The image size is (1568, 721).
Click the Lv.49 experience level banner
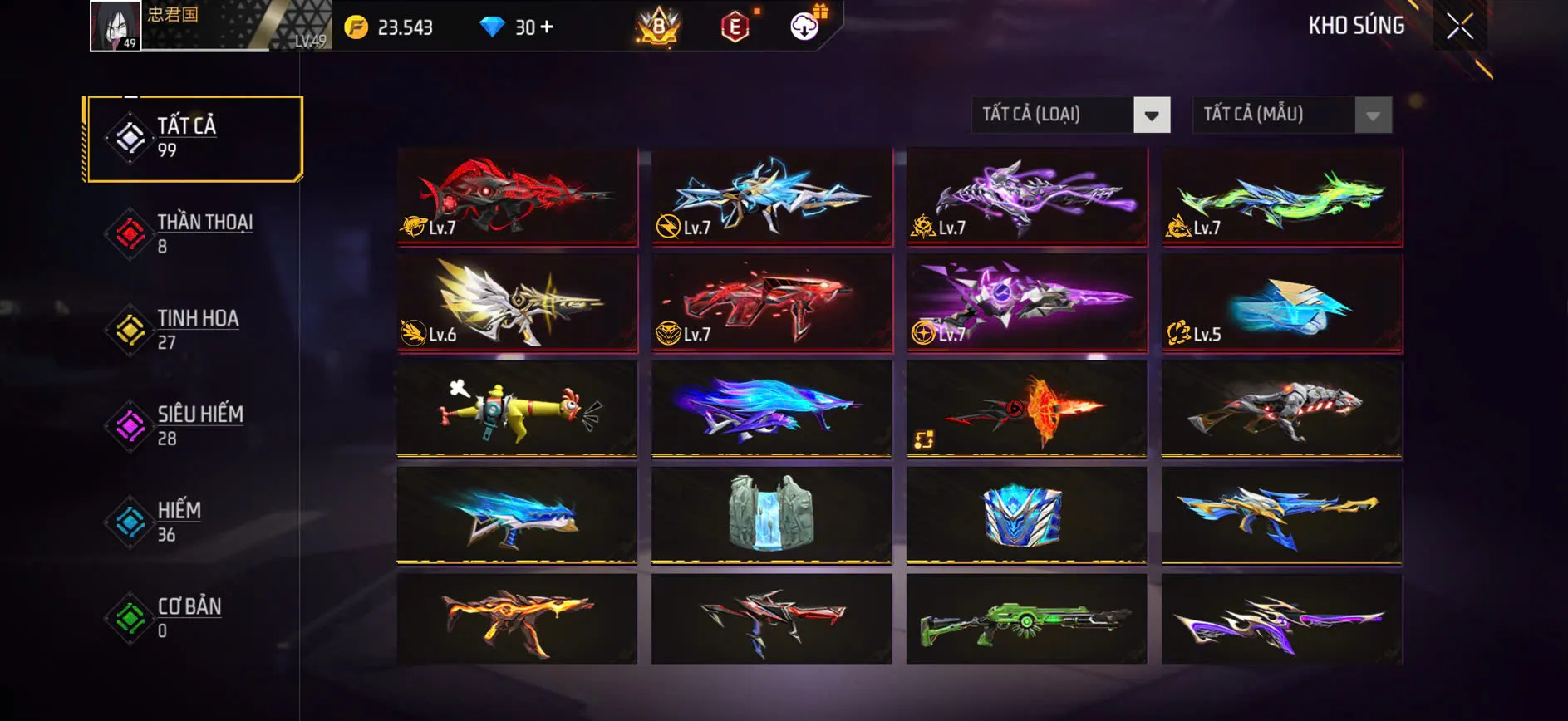click(x=307, y=38)
